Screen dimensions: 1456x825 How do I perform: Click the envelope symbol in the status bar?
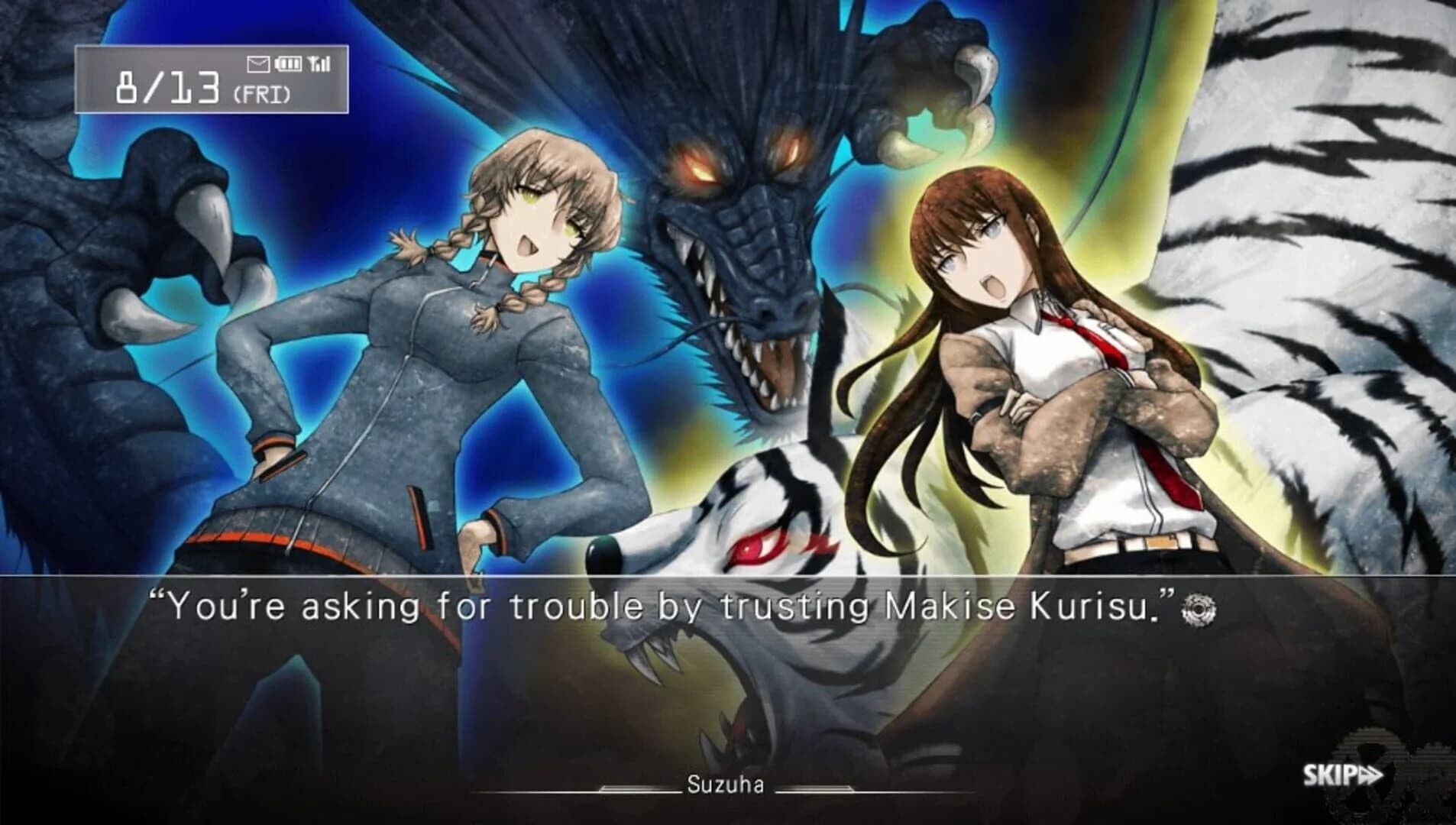coord(258,64)
